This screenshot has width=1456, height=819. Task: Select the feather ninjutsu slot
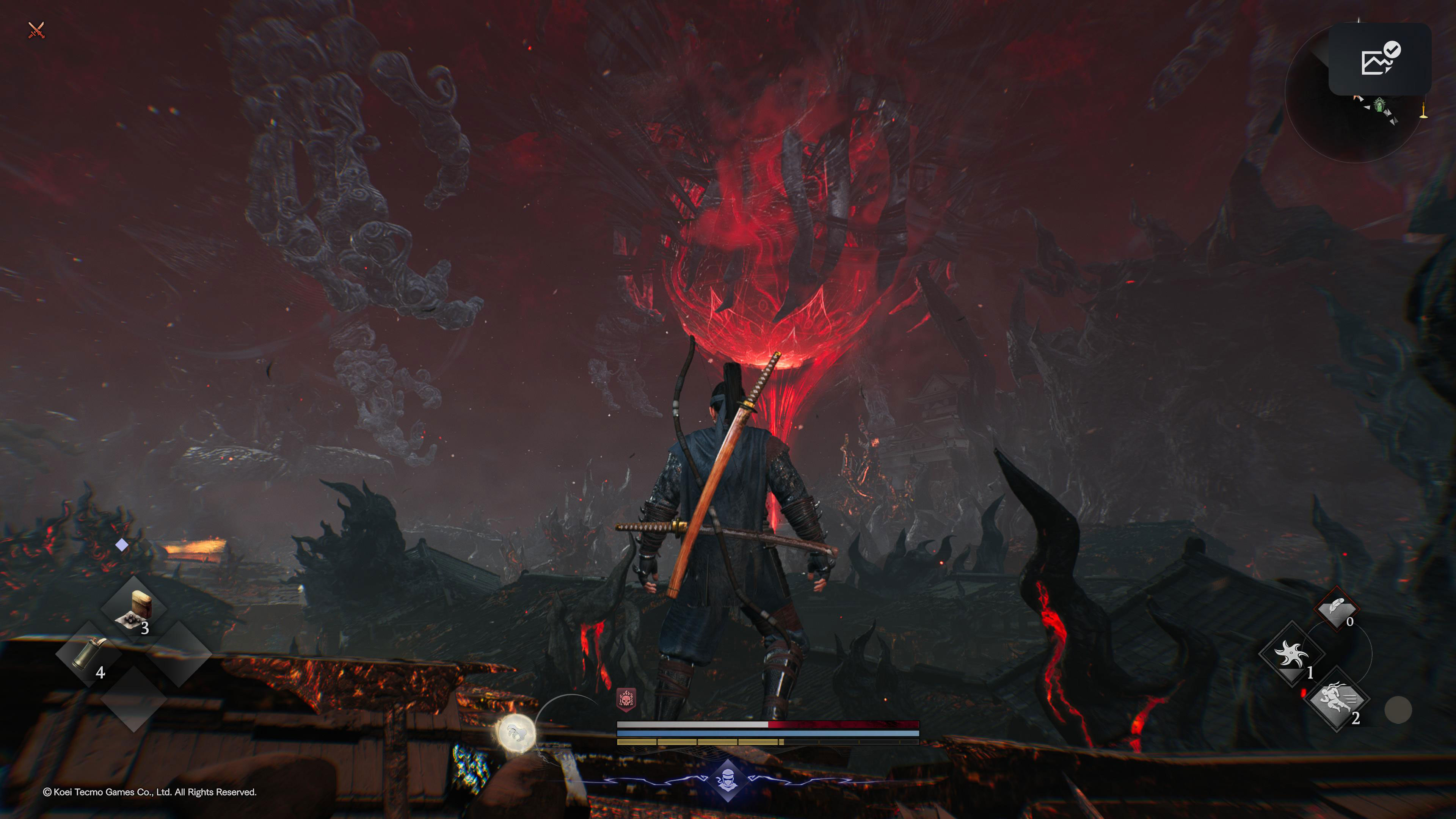[x=1336, y=609]
